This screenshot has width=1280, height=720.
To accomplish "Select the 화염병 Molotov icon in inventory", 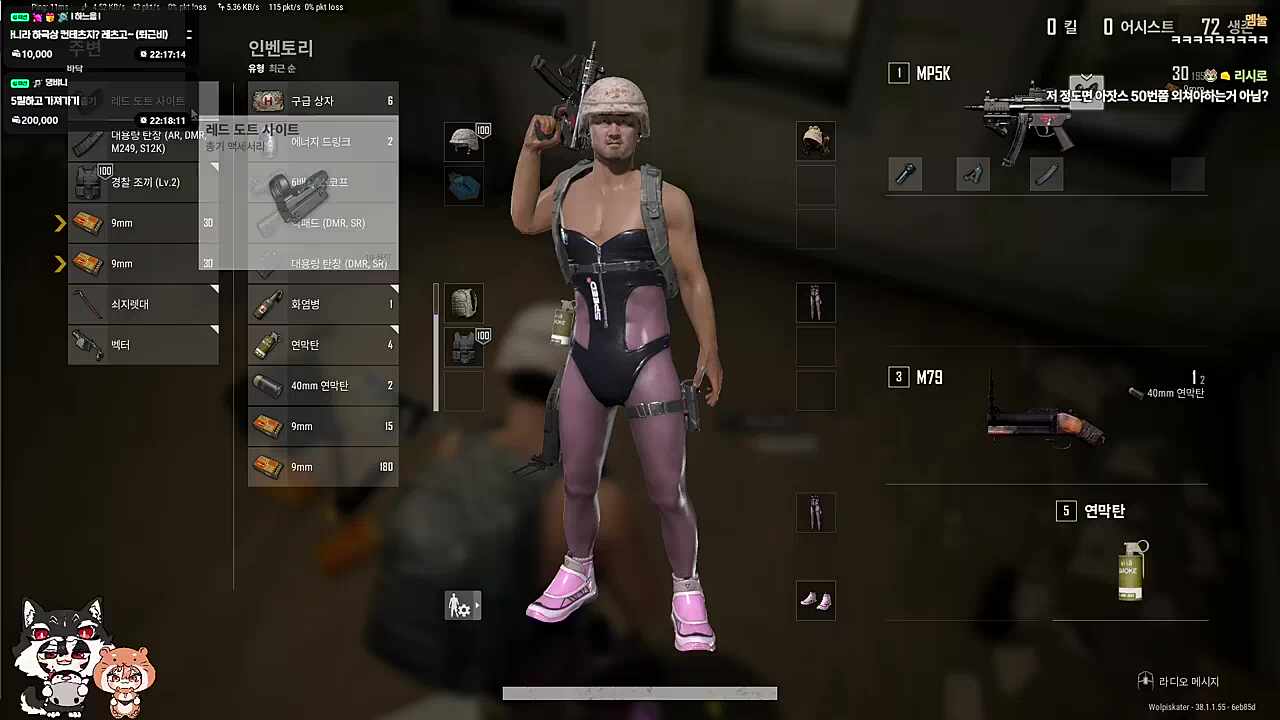I will point(267,304).
